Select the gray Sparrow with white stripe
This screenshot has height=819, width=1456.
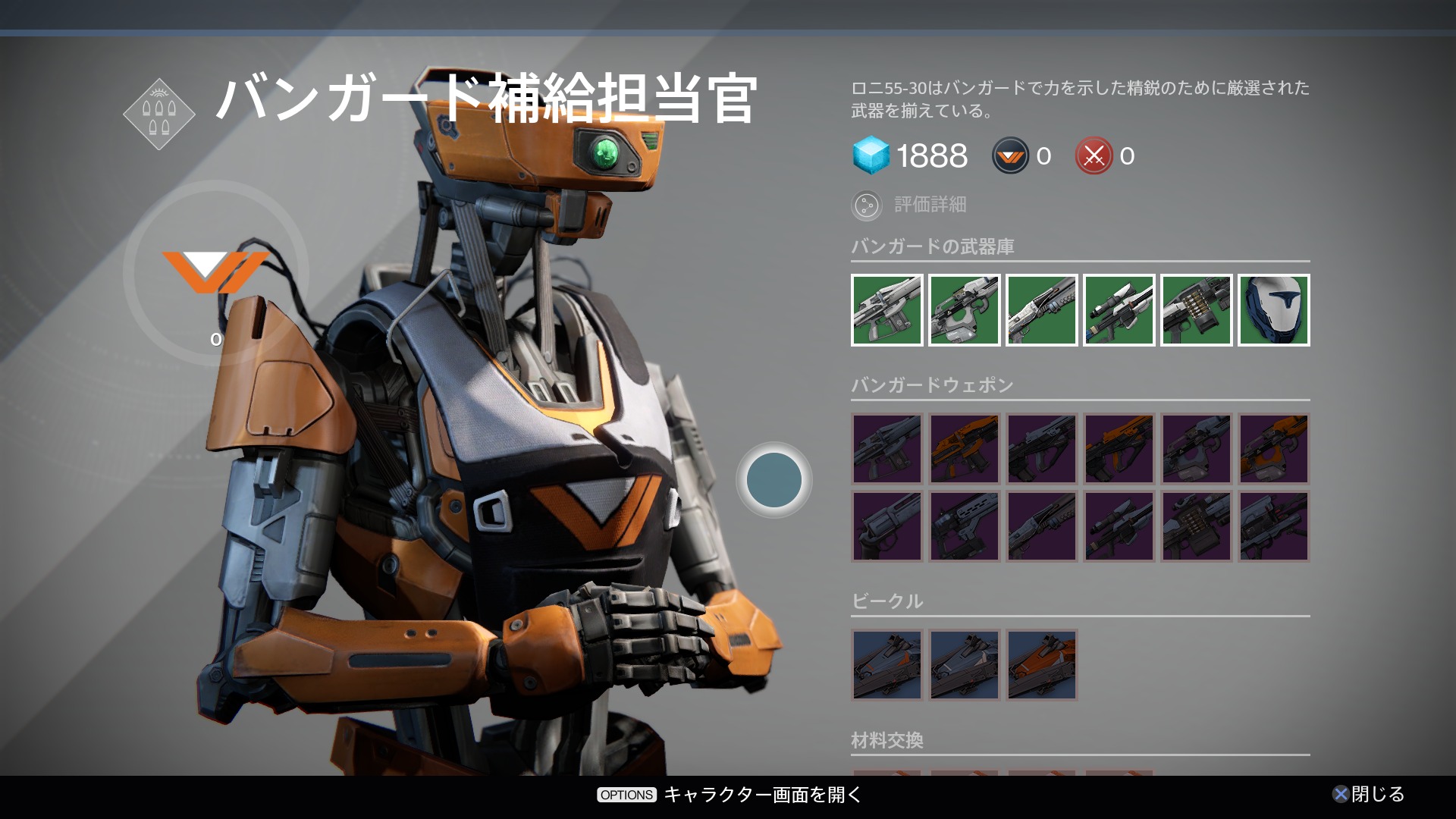click(x=965, y=665)
